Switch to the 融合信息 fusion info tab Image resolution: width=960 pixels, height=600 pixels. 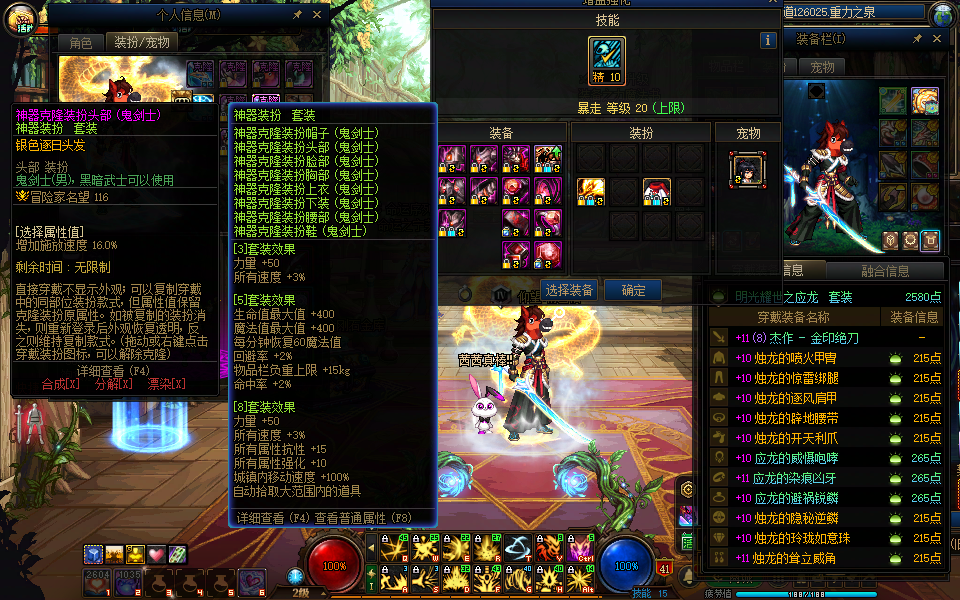point(885,271)
